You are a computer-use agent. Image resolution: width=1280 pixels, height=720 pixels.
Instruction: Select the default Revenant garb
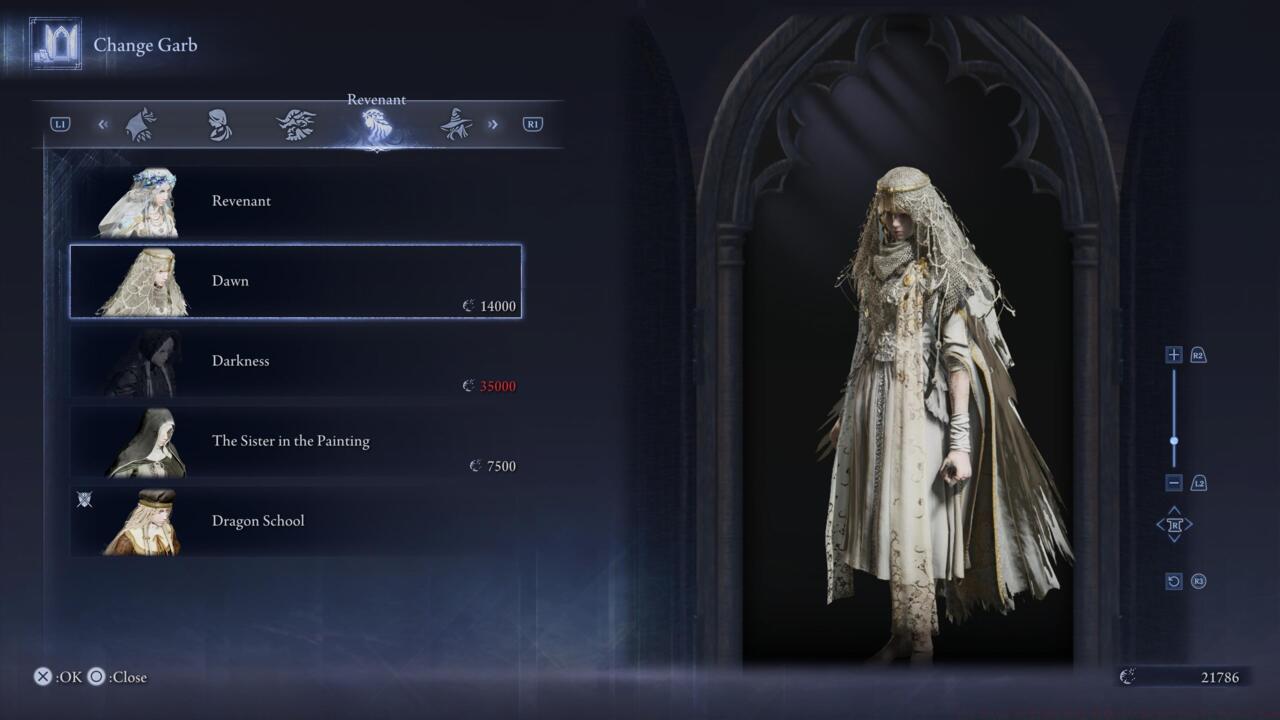pyautogui.click(x=295, y=201)
